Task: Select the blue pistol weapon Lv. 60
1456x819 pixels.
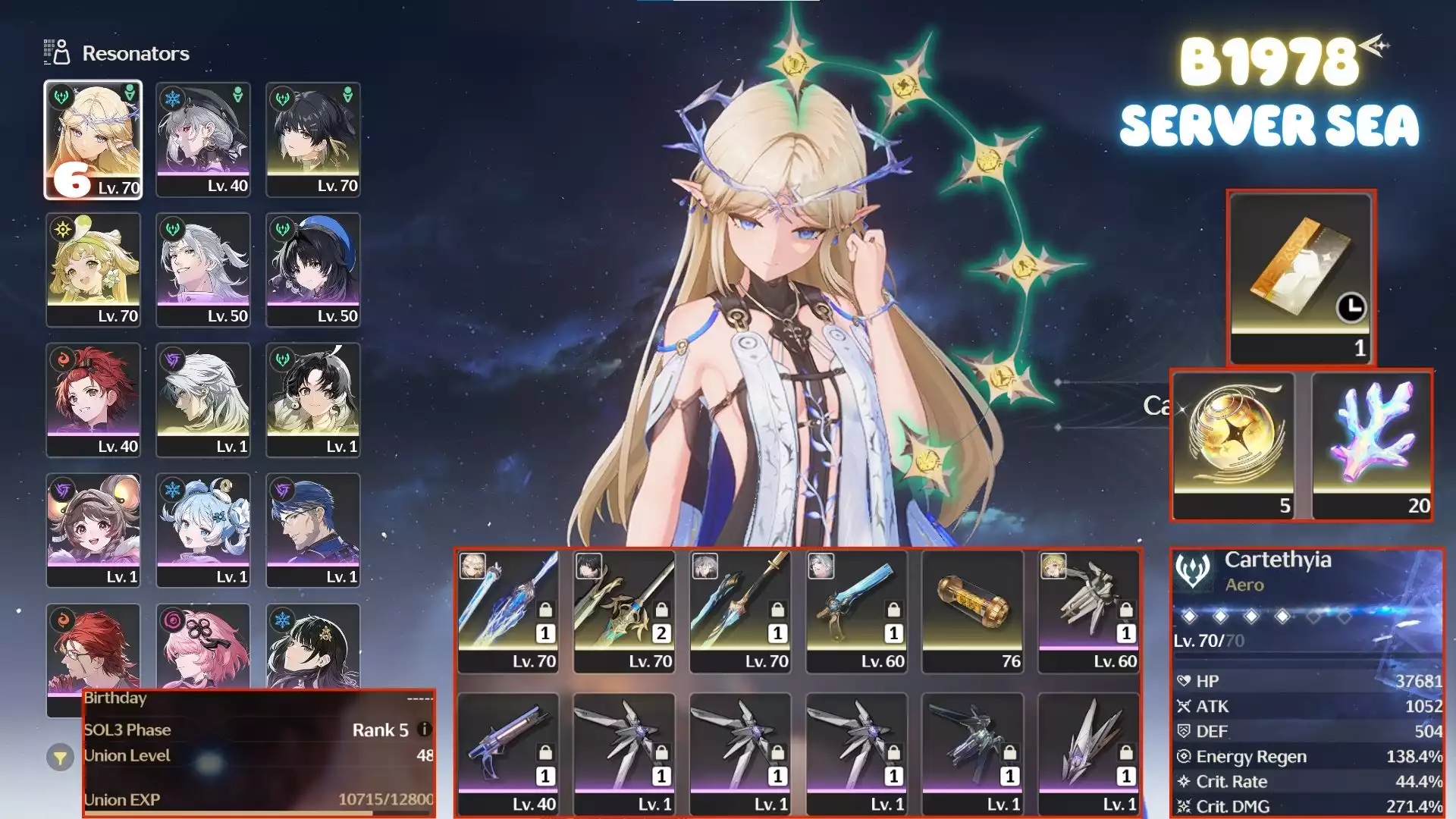Action: 857,611
